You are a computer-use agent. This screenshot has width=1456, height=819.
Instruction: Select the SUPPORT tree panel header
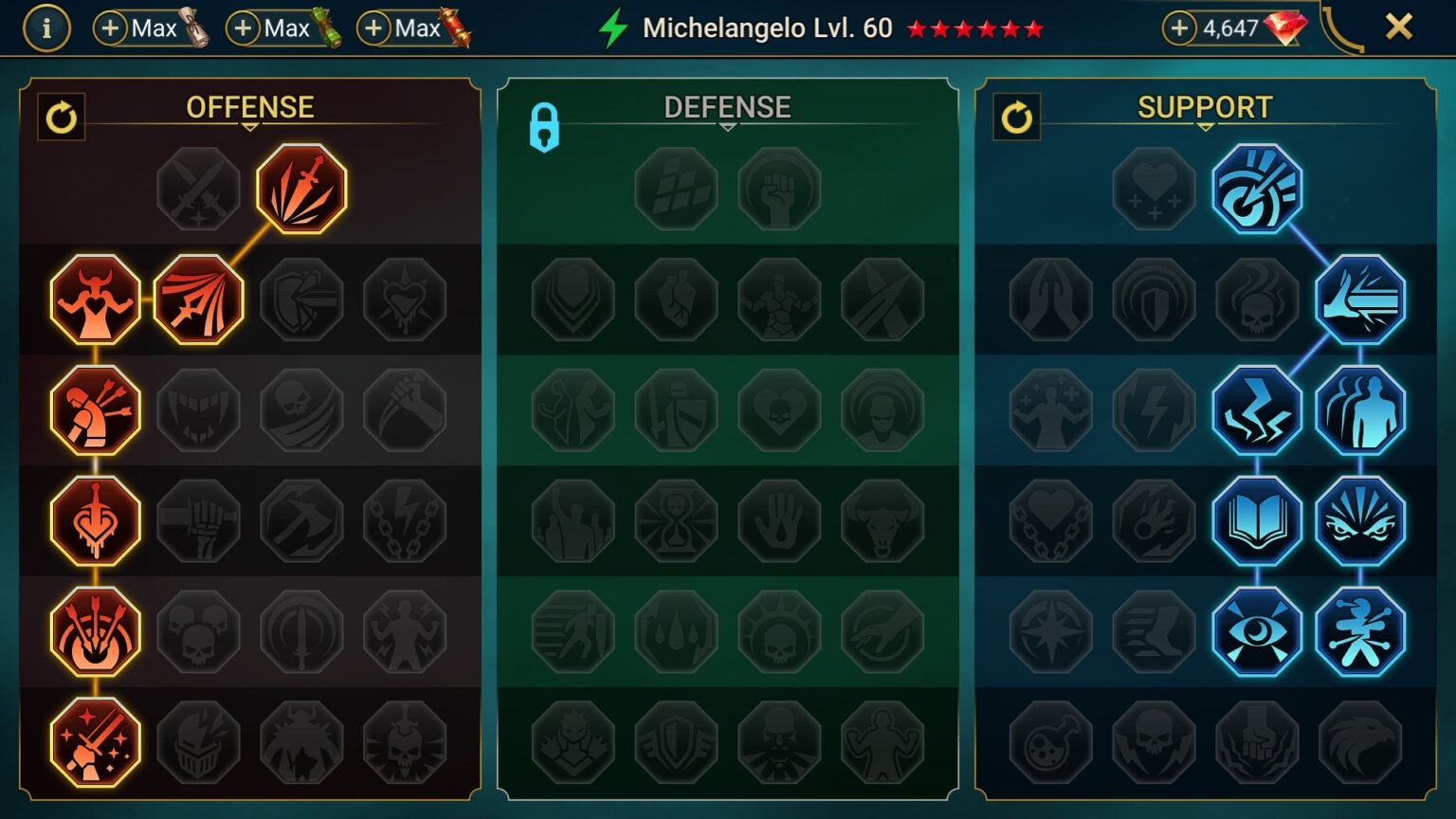[1204, 106]
